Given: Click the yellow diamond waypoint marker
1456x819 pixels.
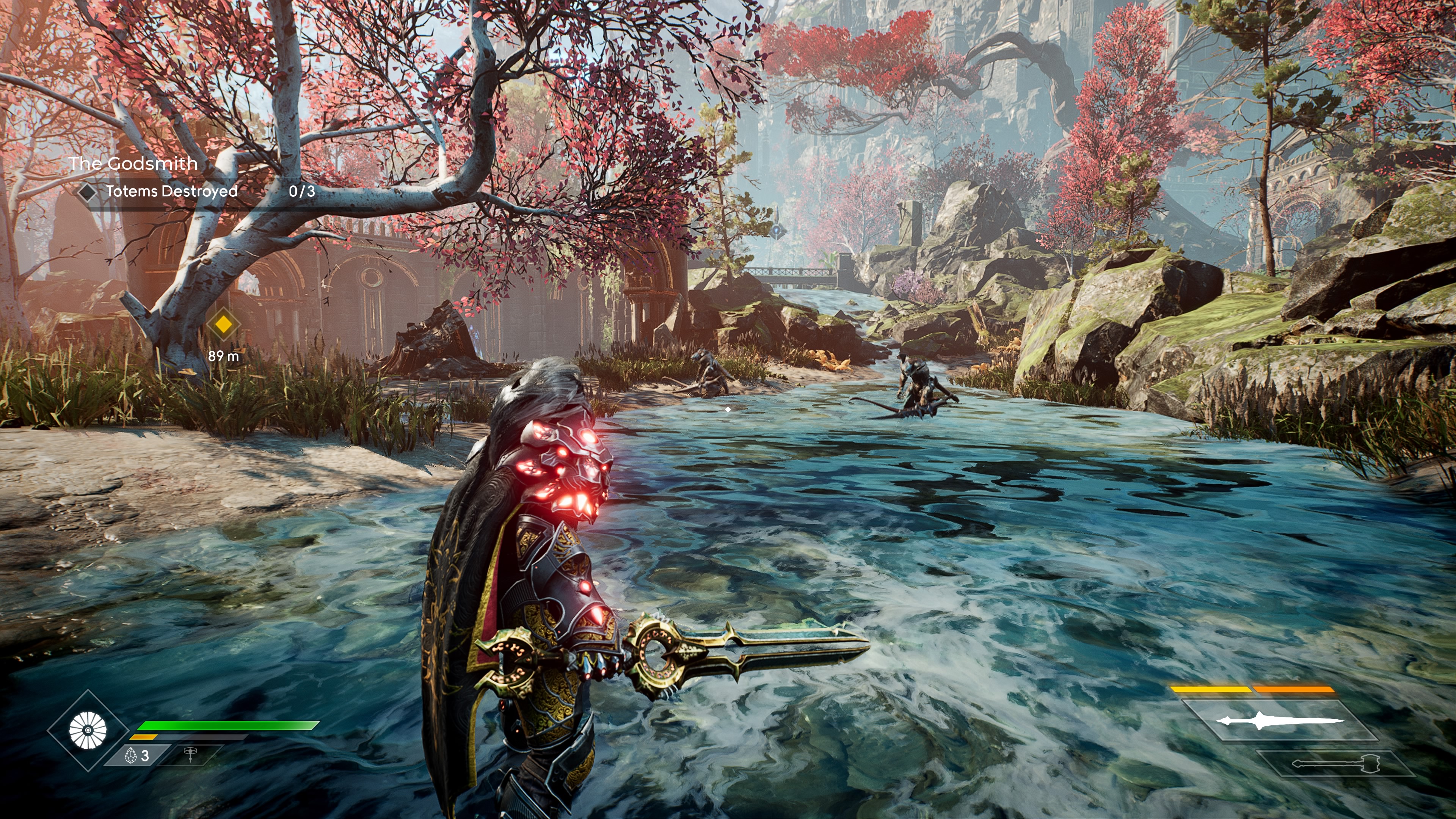Looking at the screenshot, I should (224, 324).
